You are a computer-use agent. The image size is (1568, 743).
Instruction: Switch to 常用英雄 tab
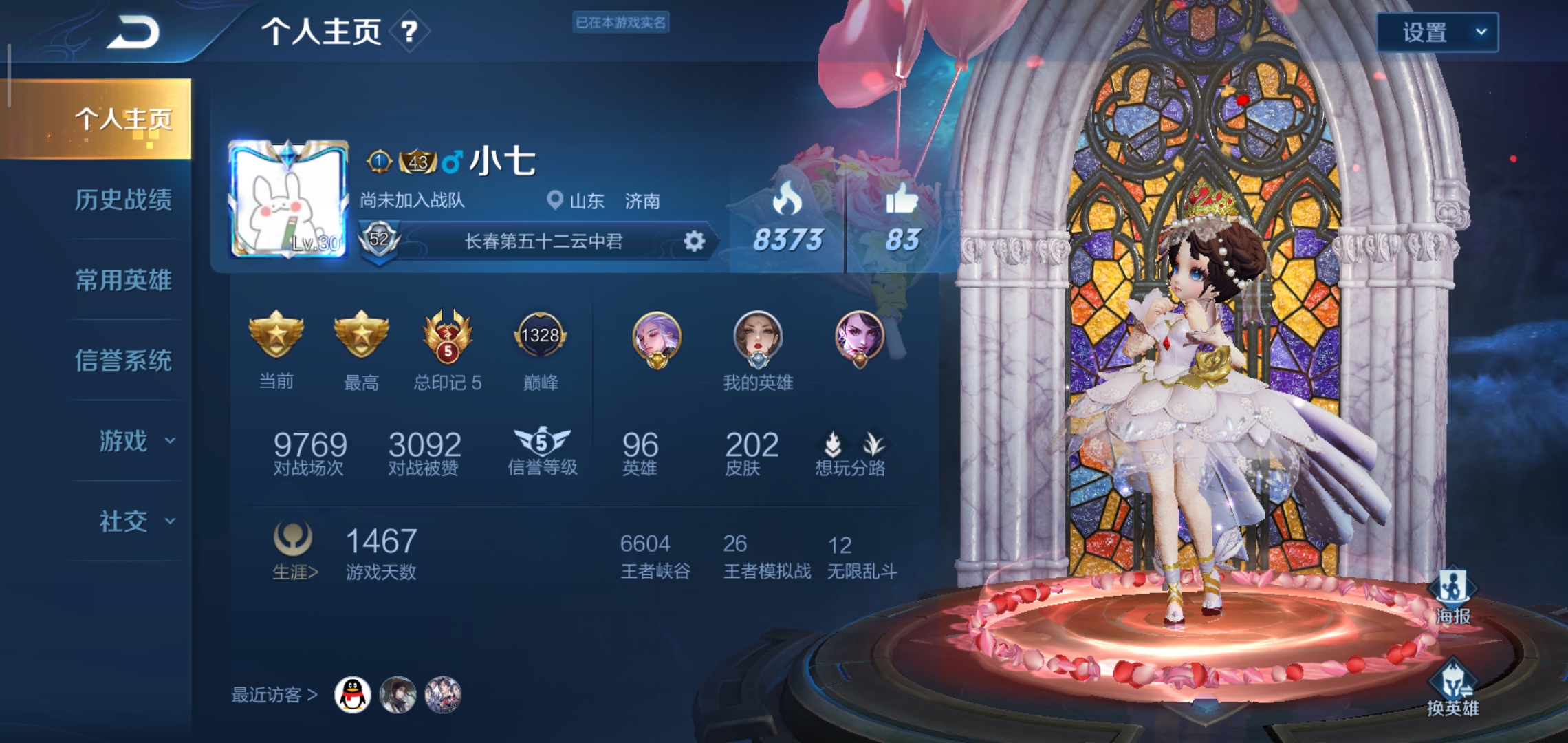(x=126, y=280)
